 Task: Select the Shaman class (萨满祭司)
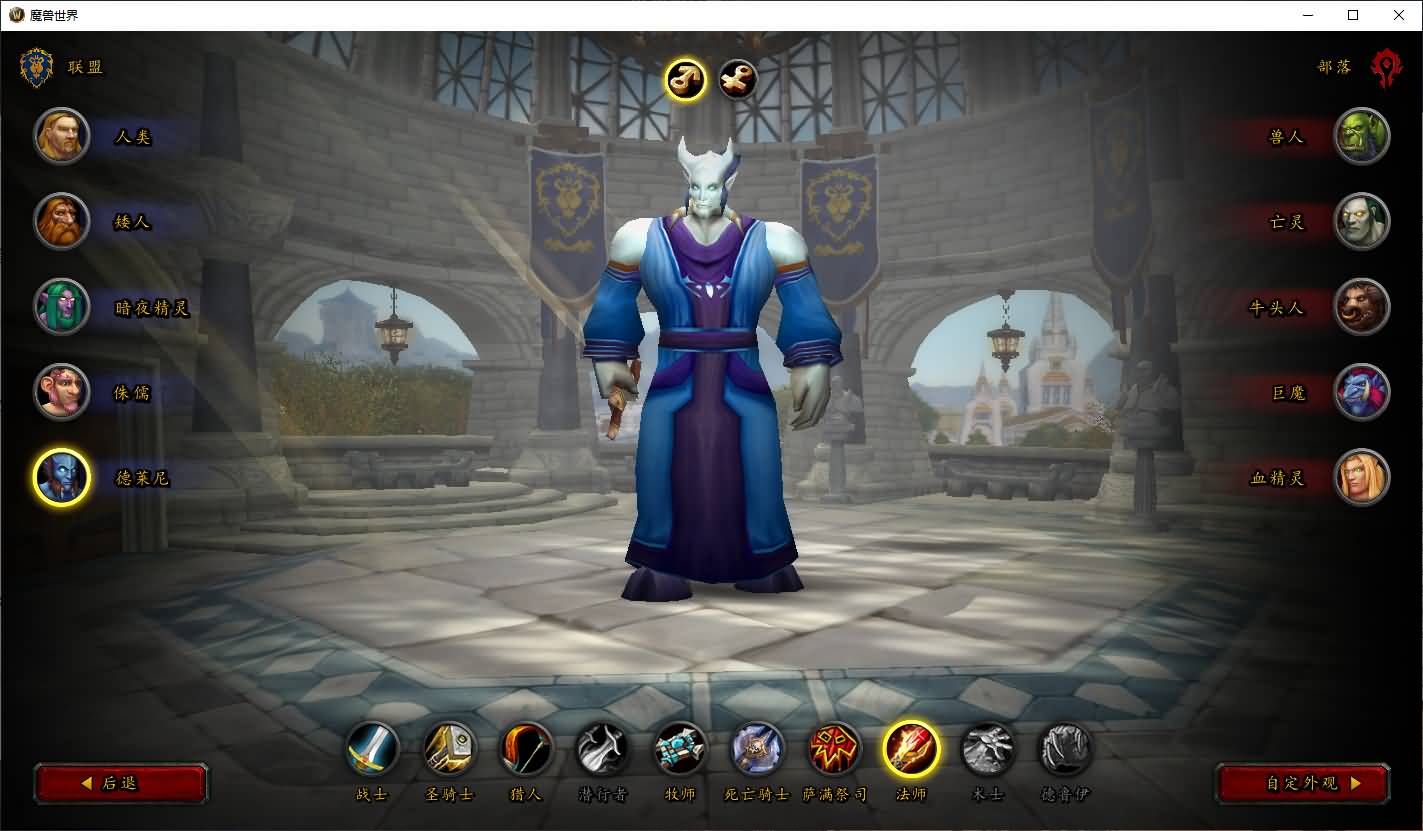point(834,749)
